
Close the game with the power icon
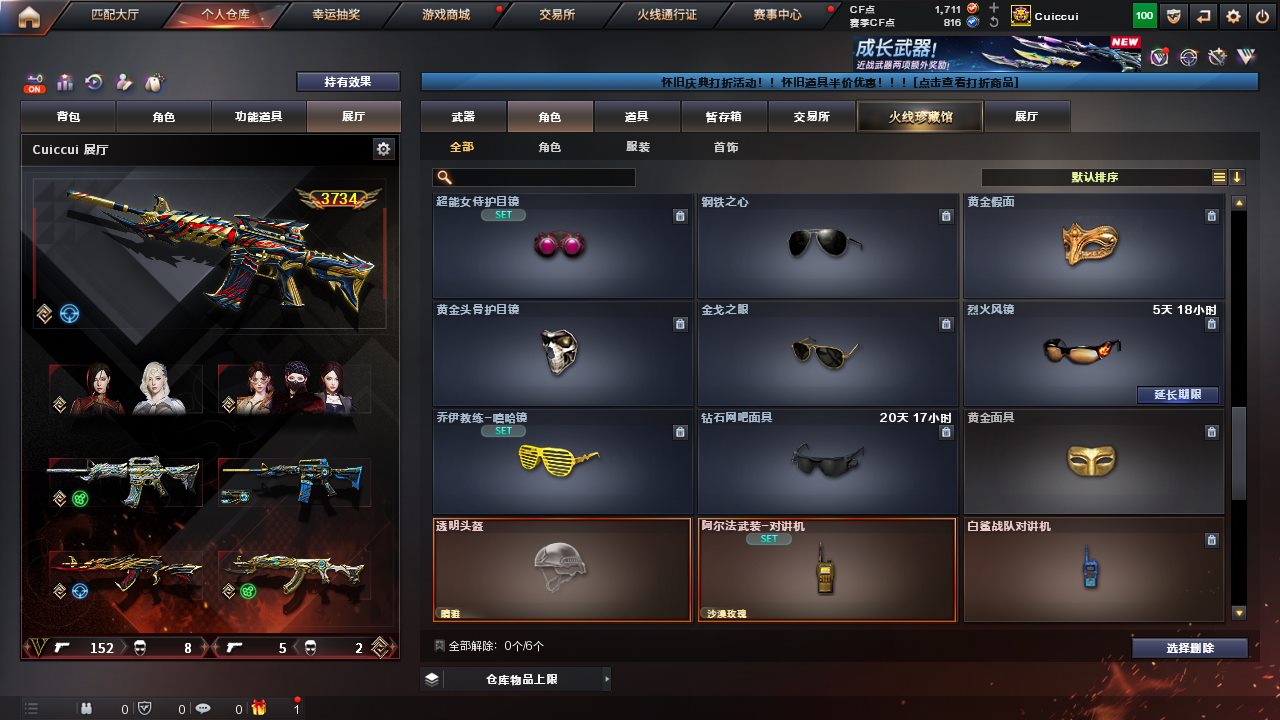point(1262,16)
